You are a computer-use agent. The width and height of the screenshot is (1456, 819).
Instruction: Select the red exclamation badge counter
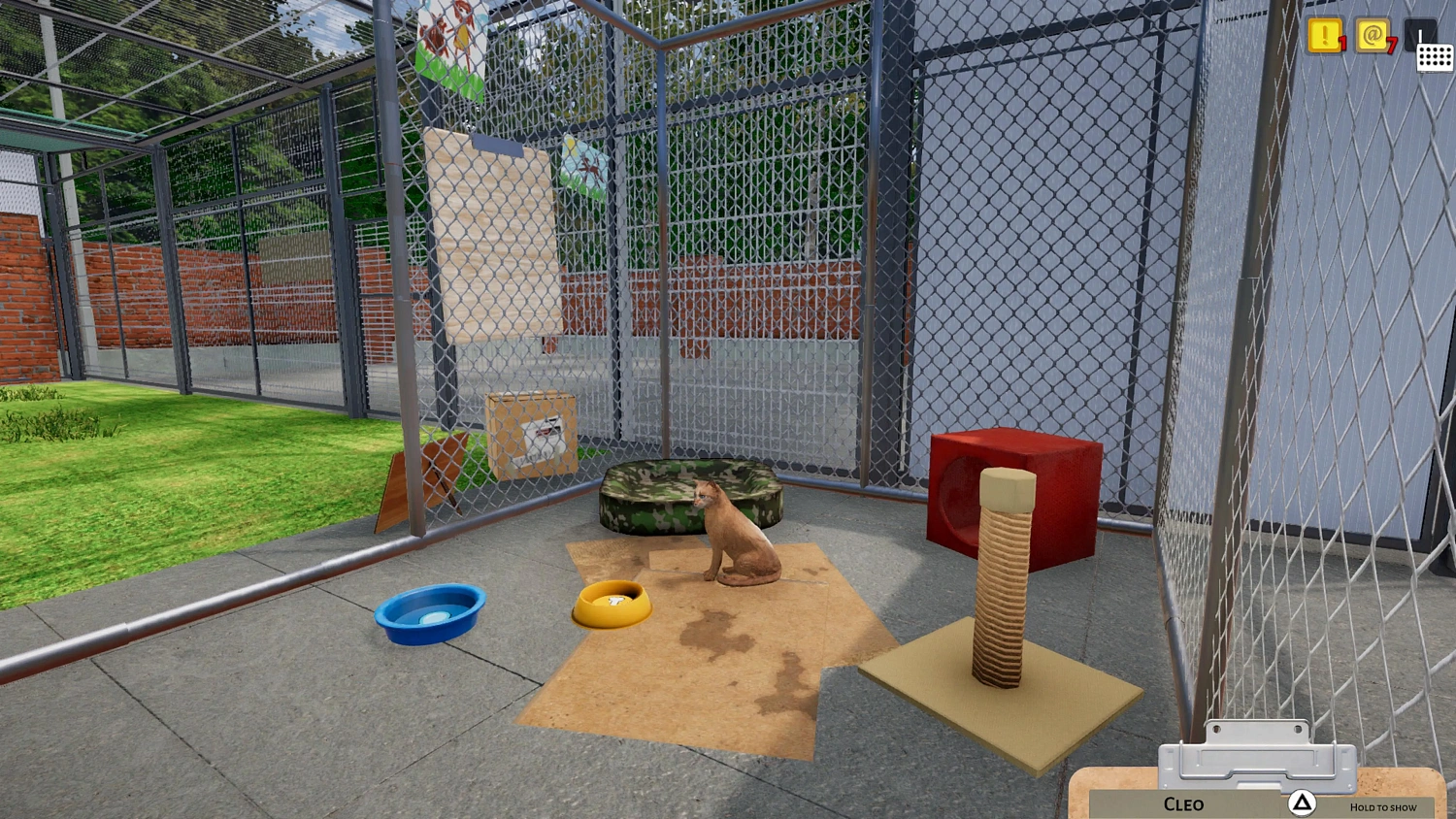coord(1341,44)
